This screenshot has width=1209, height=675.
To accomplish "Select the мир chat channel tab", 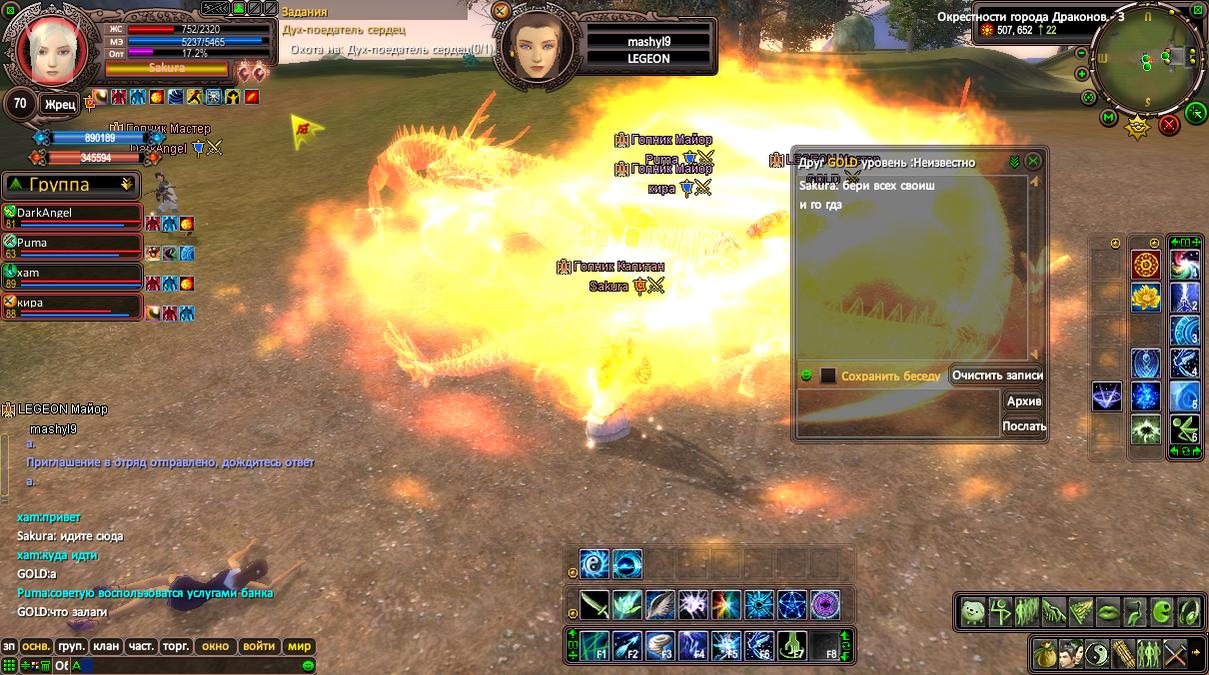I will tap(300, 646).
